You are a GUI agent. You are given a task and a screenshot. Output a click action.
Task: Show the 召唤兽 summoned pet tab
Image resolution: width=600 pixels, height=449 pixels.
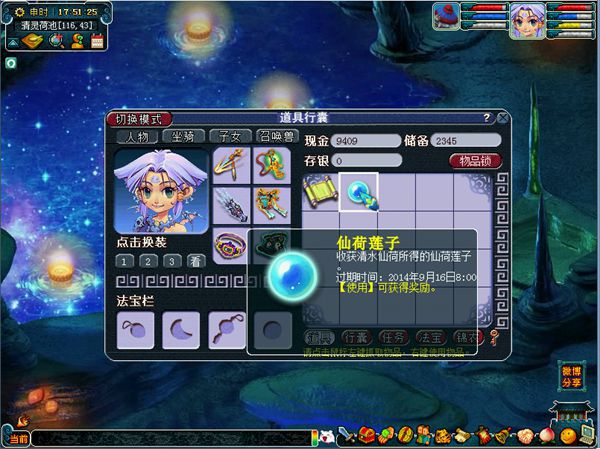click(276, 137)
